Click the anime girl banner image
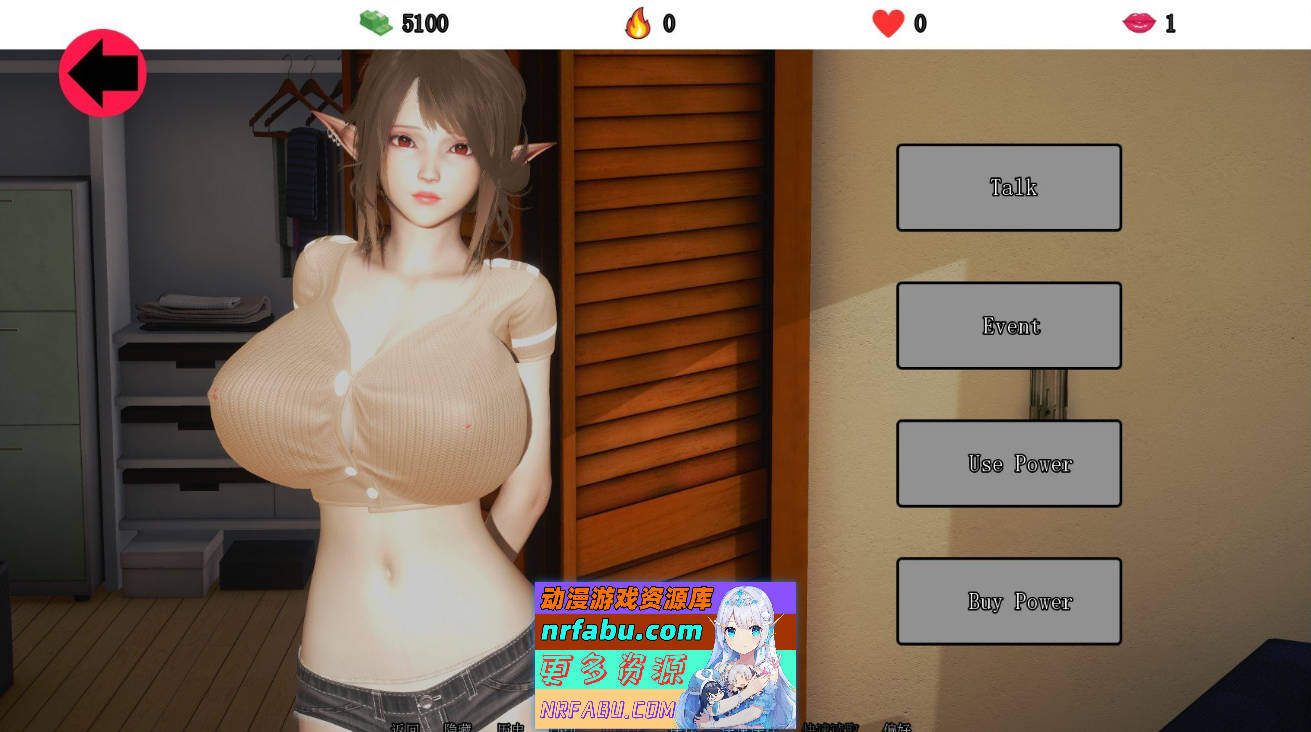The image size is (1311, 732). click(737, 650)
